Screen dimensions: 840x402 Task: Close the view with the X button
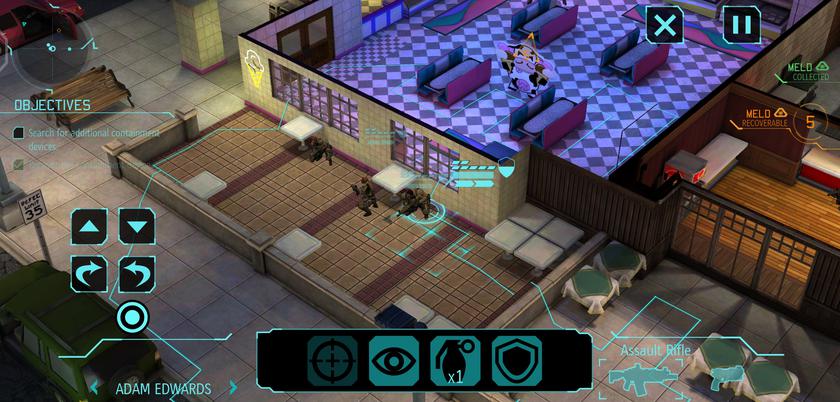(x=665, y=24)
